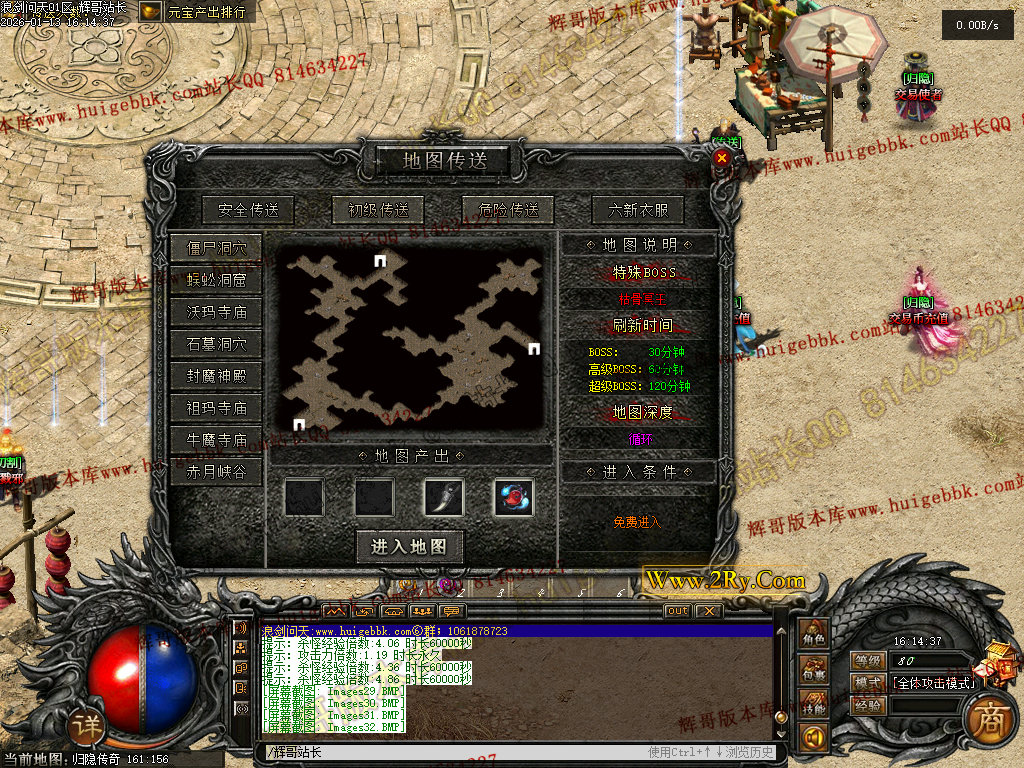Viewport: 1024px width, 768px height.
Task: Click the 进入地图 enter map button
Action: click(x=409, y=546)
